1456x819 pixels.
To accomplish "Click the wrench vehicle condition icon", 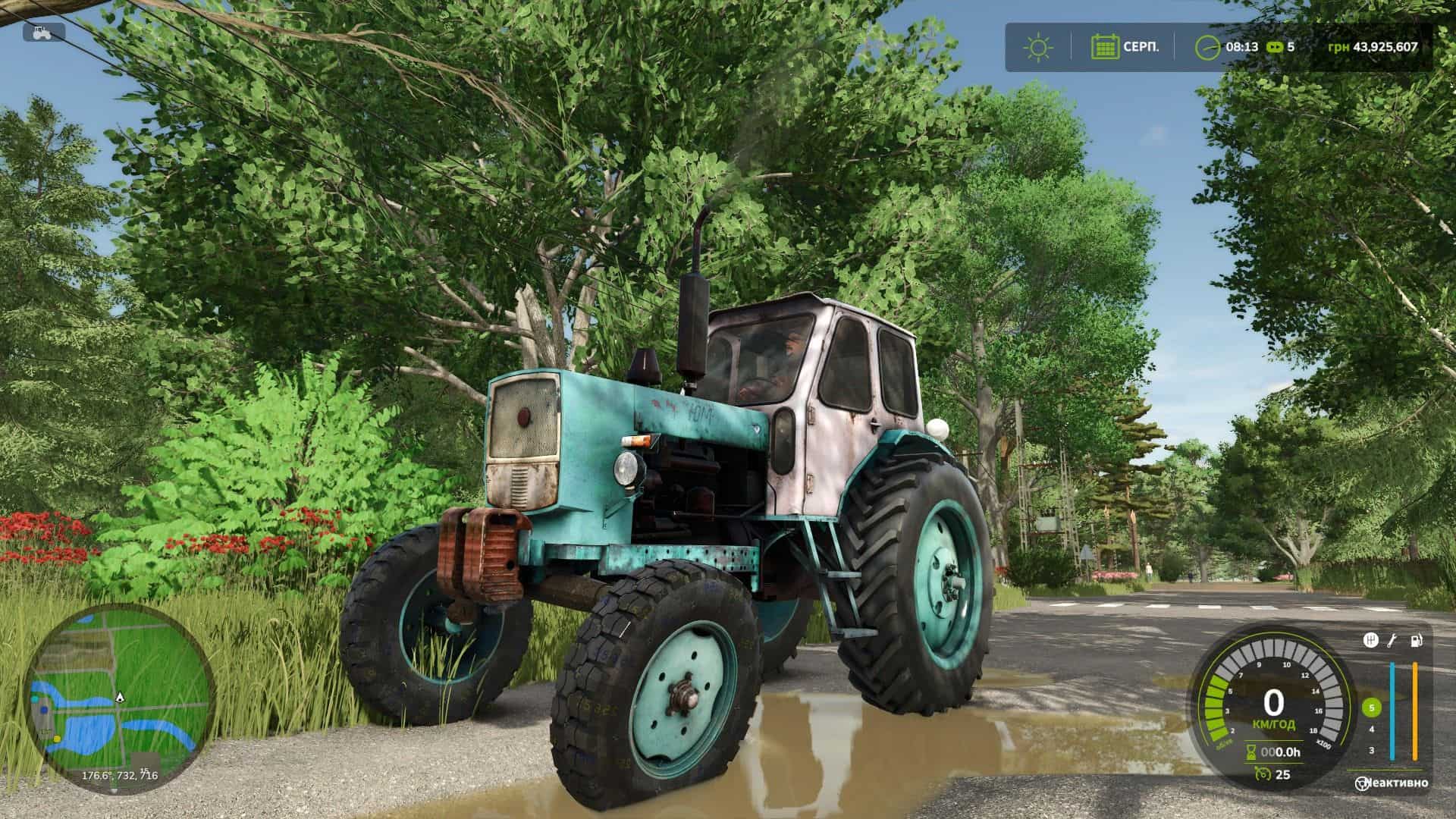I will coord(1392,641).
